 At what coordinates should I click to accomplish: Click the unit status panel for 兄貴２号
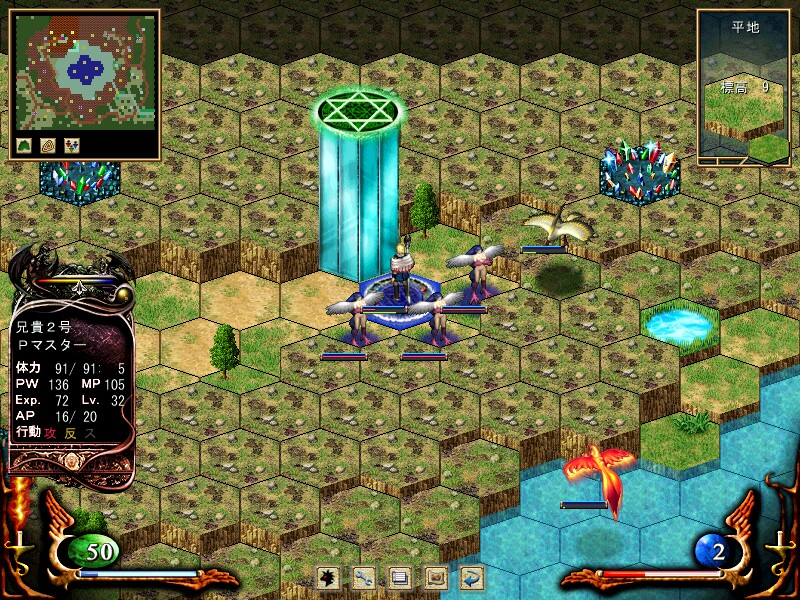pyautogui.click(x=70, y=380)
